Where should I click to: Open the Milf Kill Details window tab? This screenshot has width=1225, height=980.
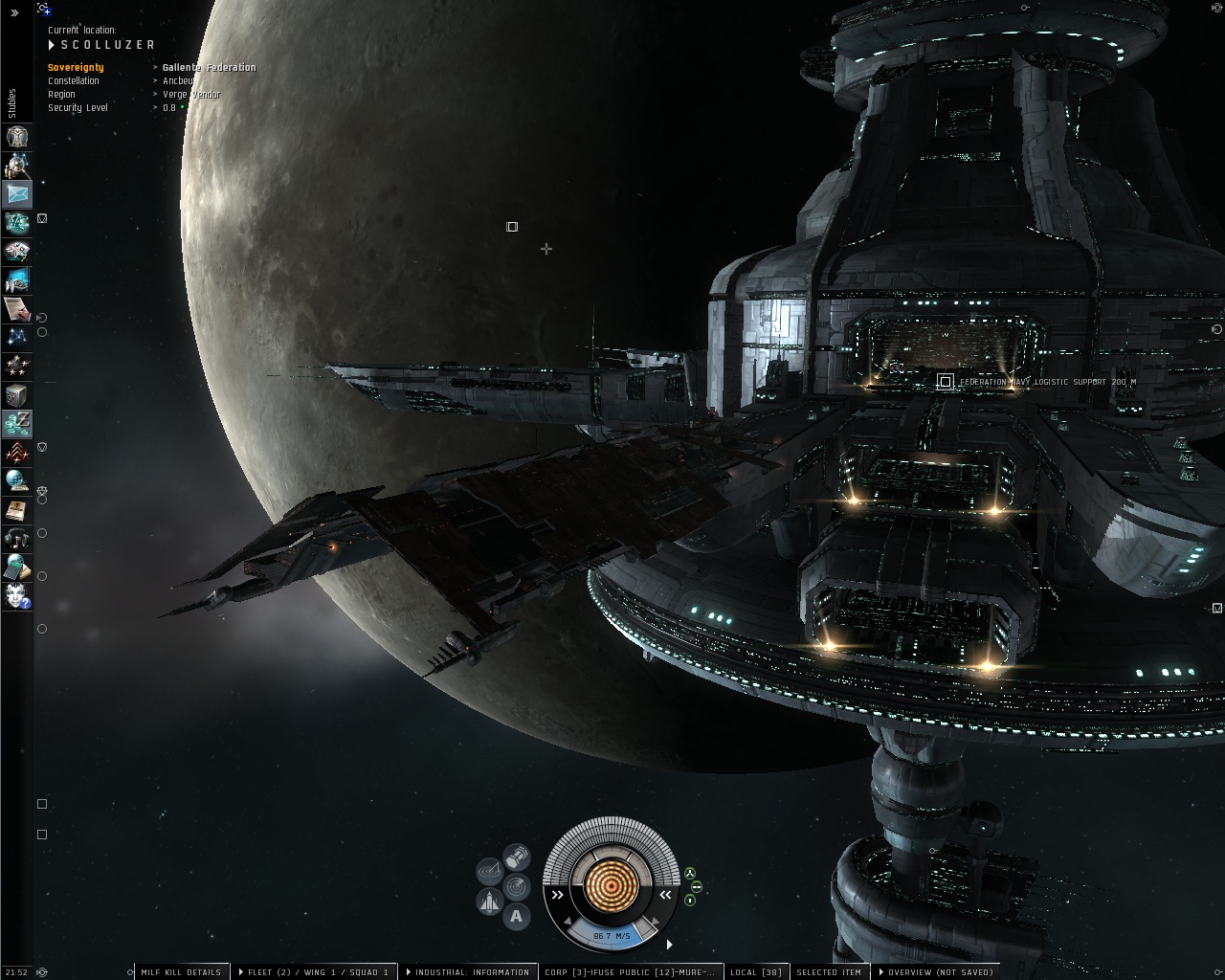pyautogui.click(x=181, y=972)
